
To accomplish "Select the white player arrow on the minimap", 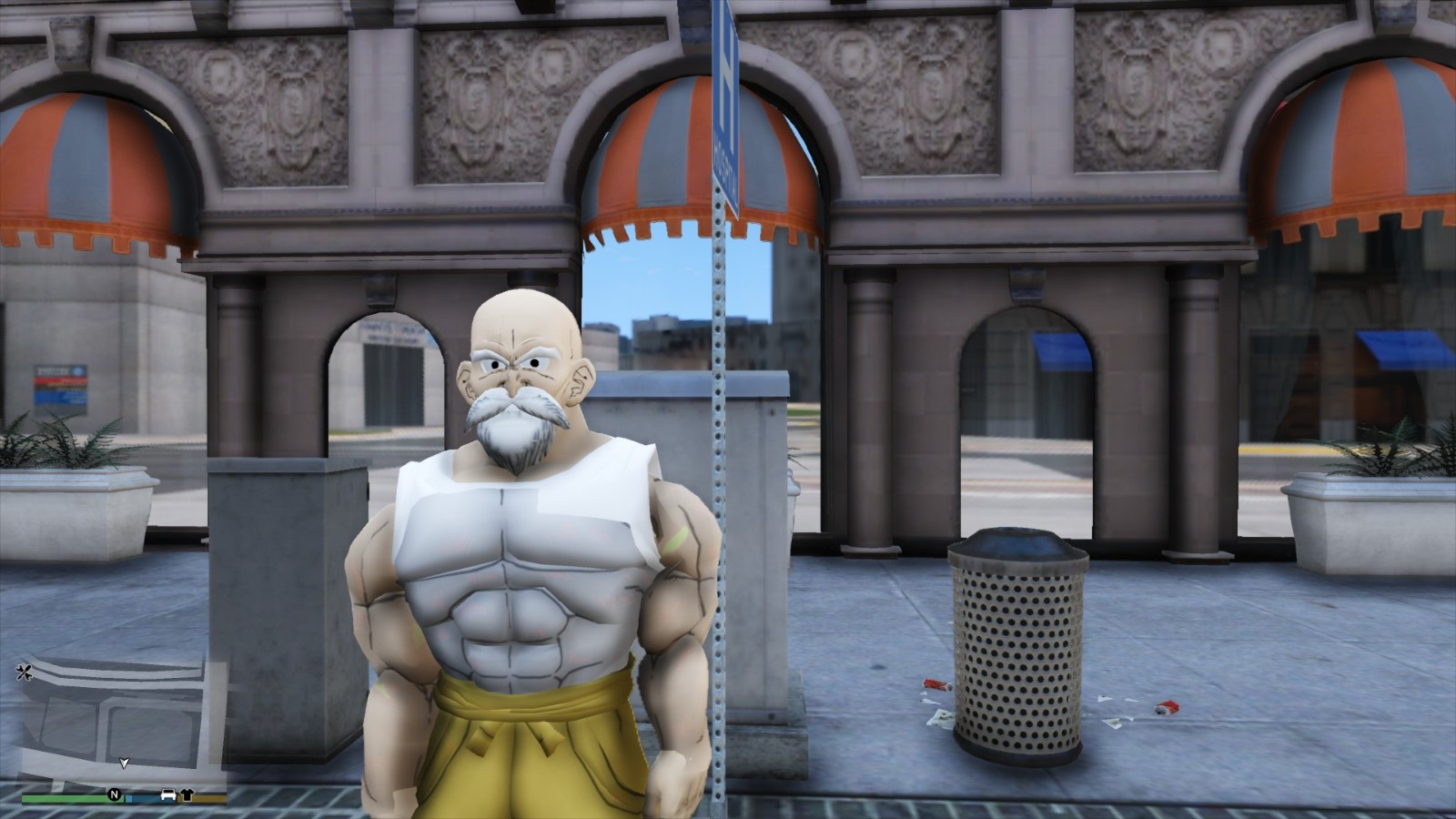I will (x=124, y=763).
